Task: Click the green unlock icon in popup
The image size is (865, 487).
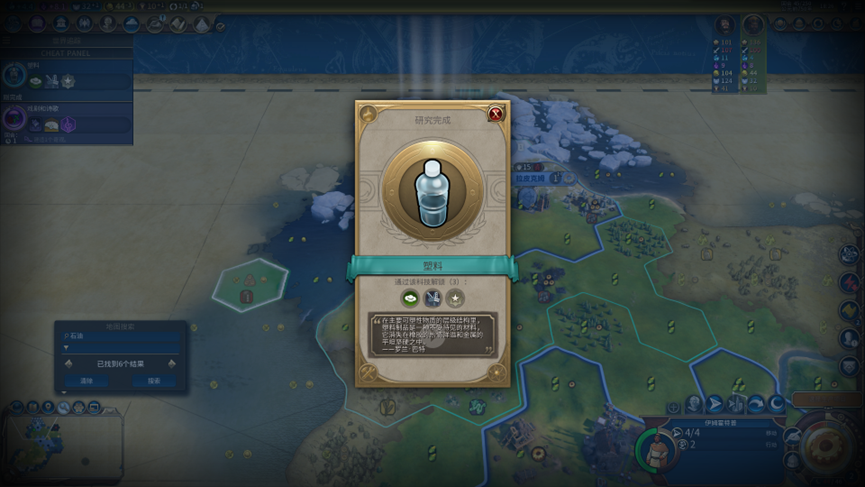Action: pyautogui.click(x=409, y=298)
